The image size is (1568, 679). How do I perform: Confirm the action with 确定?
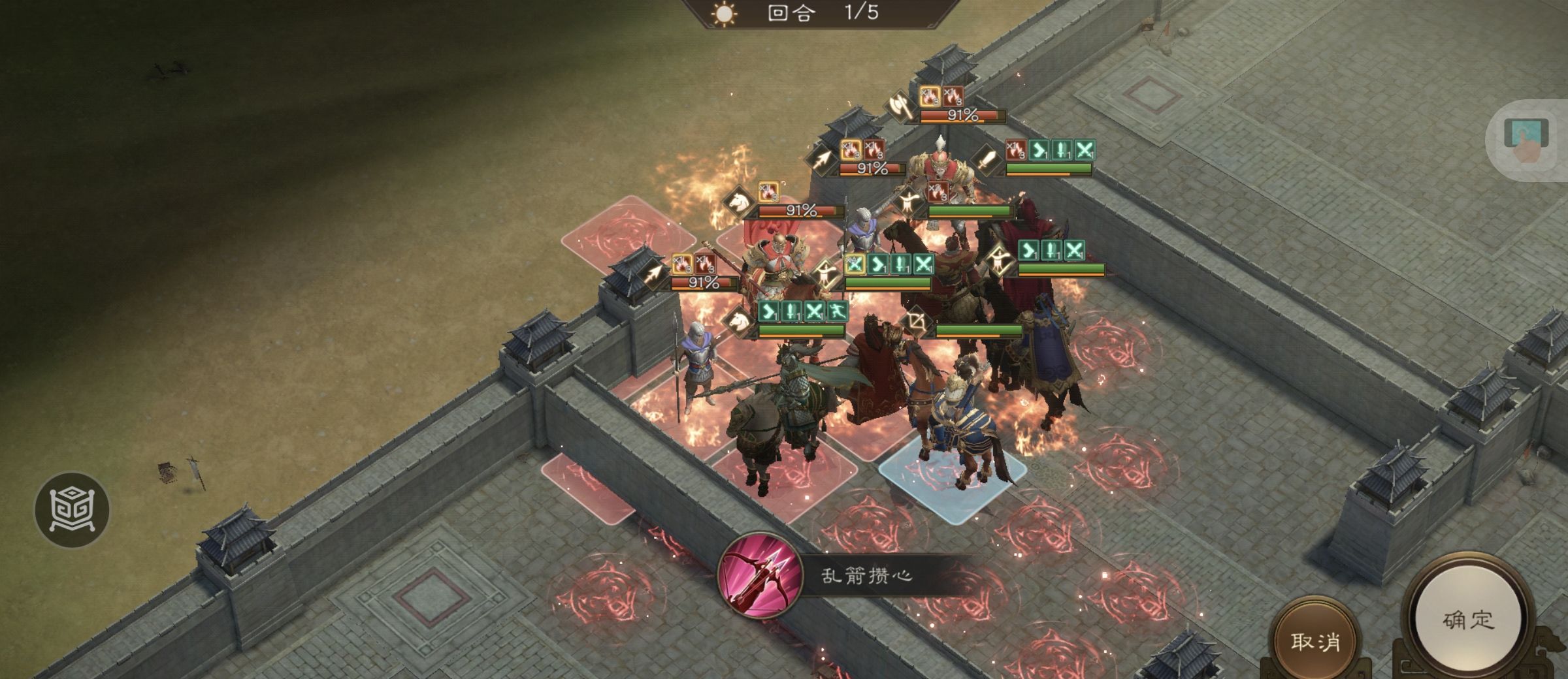click(x=1468, y=620)
